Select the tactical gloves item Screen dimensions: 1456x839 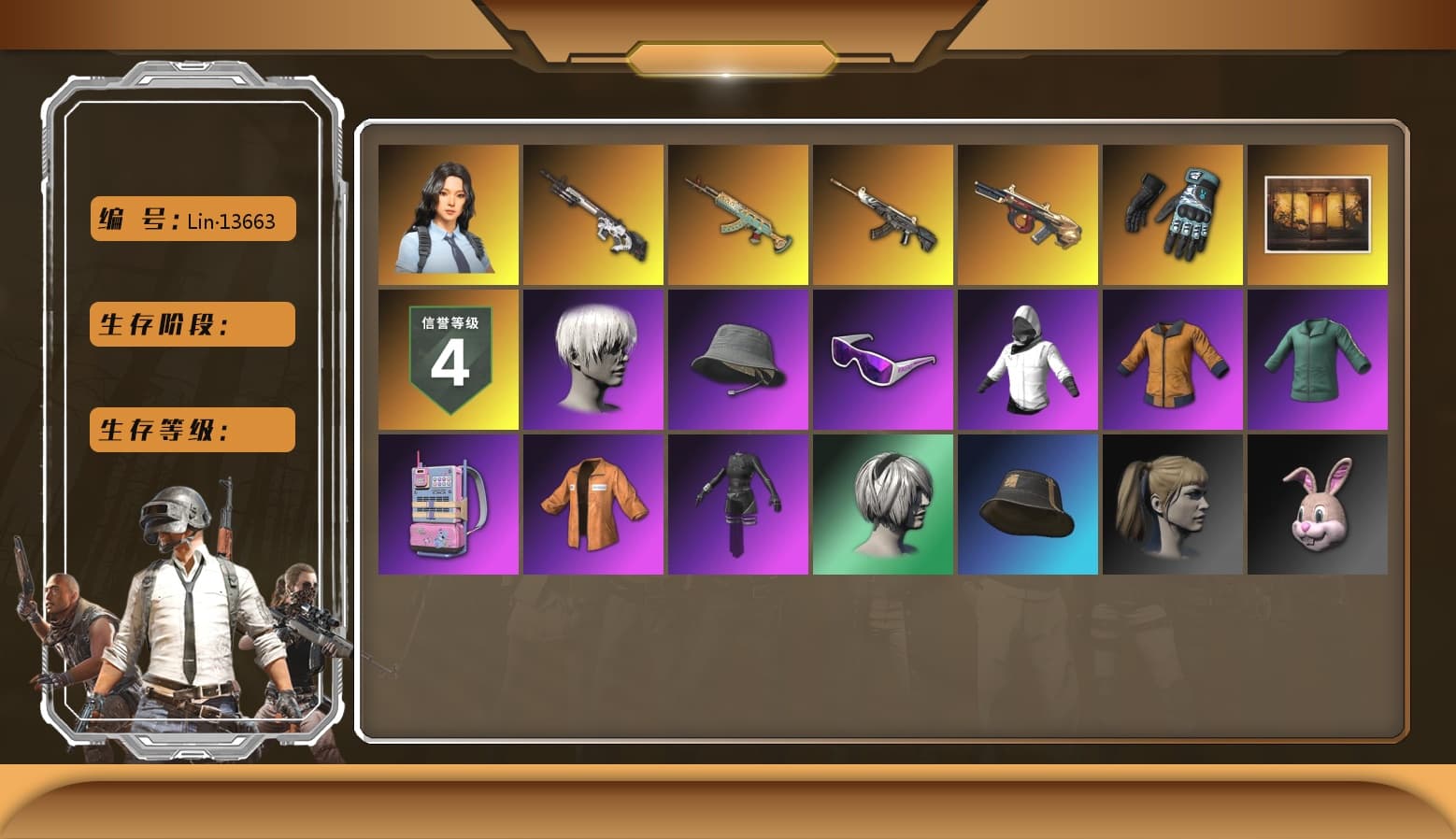[1174, 213]
